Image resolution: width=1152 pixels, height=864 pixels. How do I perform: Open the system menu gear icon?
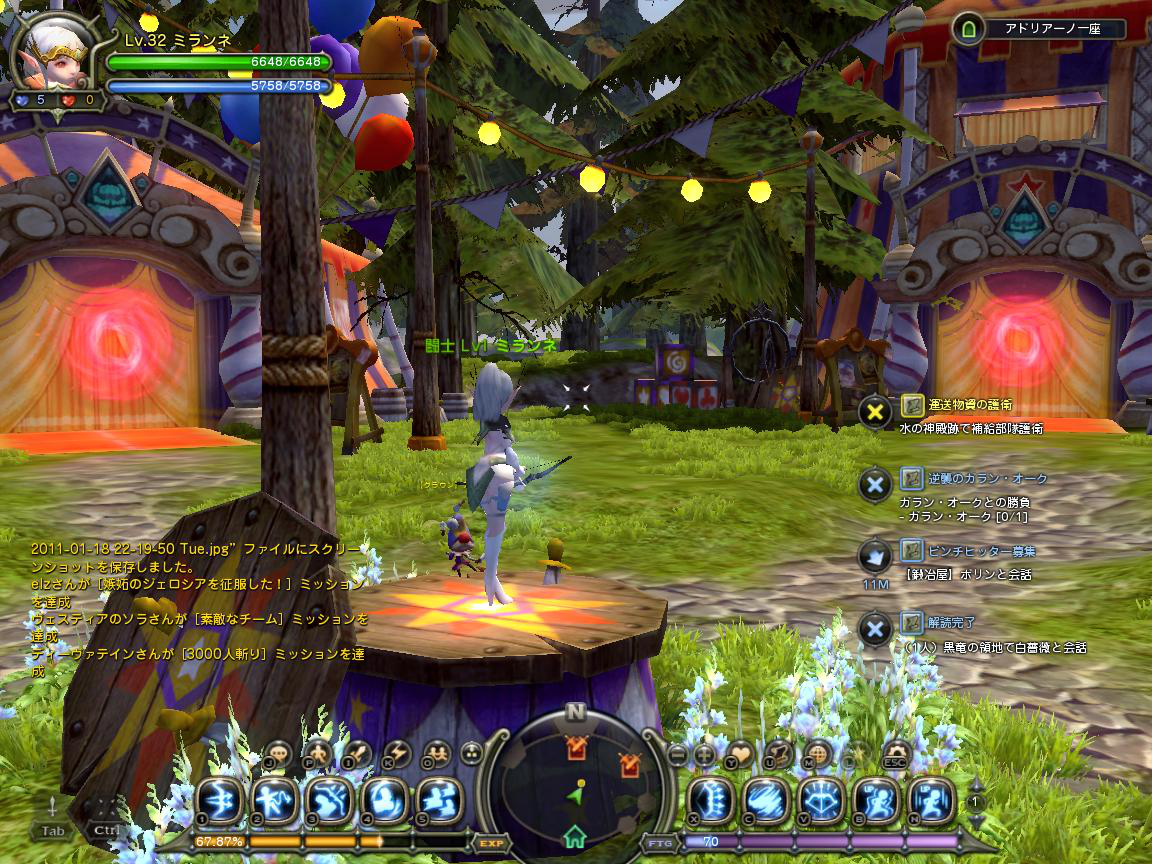(895, 752)
